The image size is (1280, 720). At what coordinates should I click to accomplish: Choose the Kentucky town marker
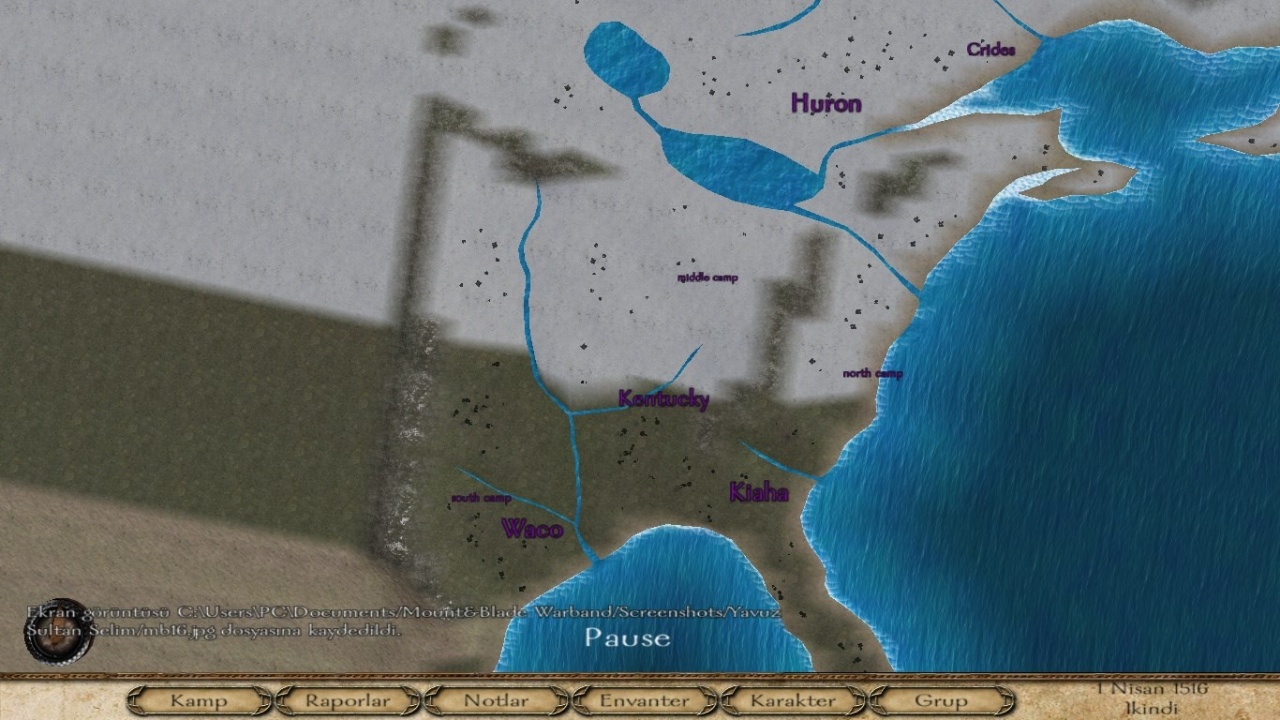[664, 399]
